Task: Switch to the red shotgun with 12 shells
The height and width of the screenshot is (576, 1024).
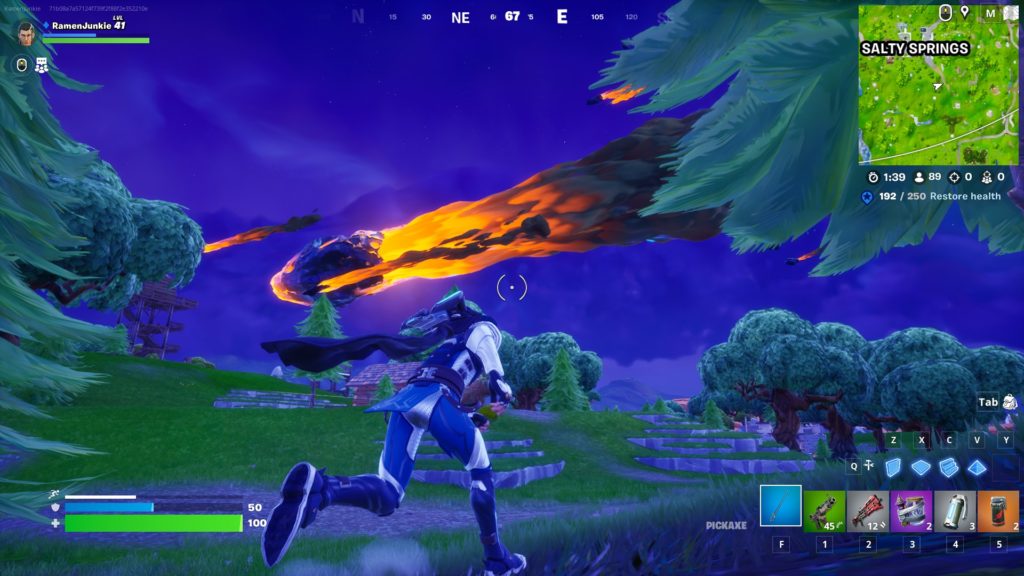Action: (869, 510)
